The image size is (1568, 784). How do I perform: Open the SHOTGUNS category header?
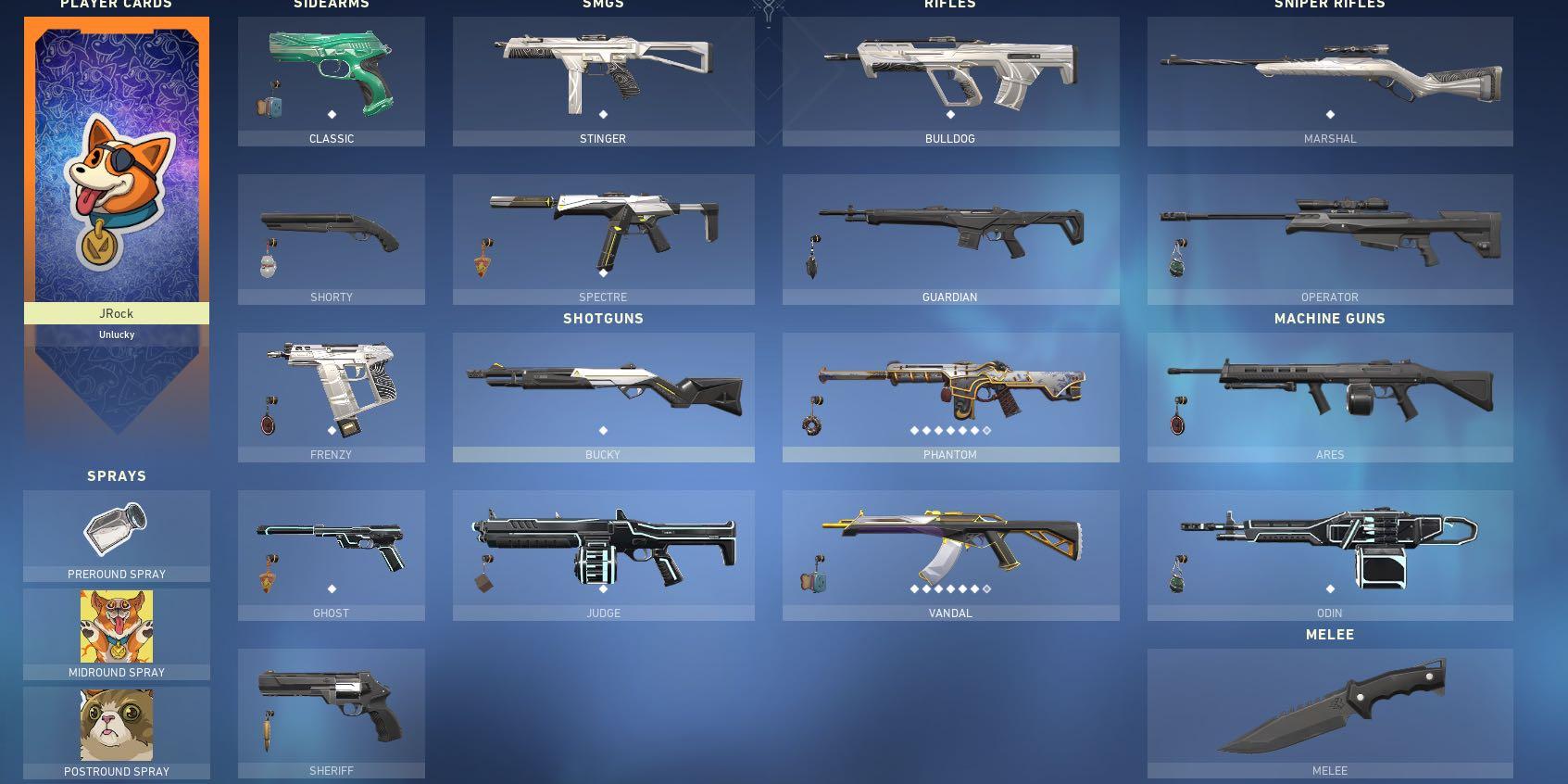(603, 318)
